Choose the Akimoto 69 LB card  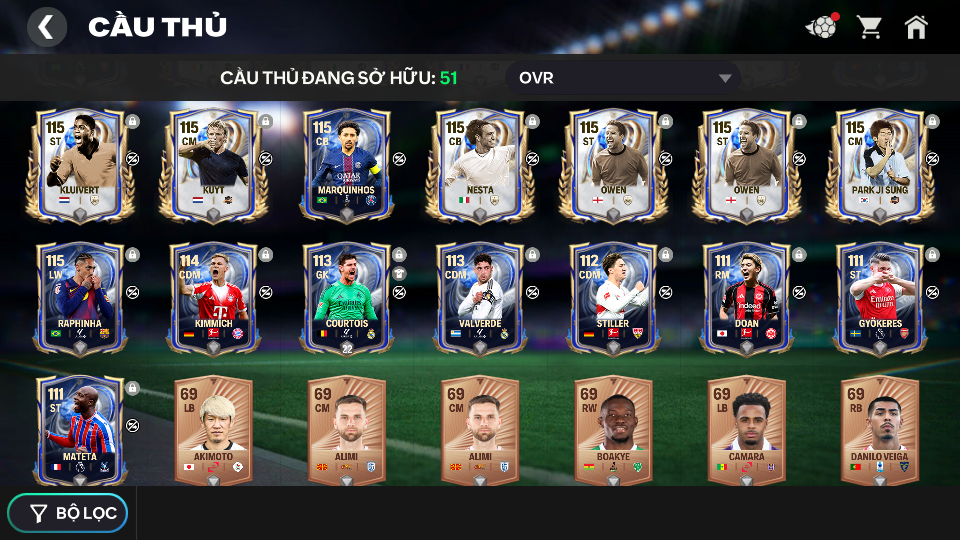[x=212, y=430]
